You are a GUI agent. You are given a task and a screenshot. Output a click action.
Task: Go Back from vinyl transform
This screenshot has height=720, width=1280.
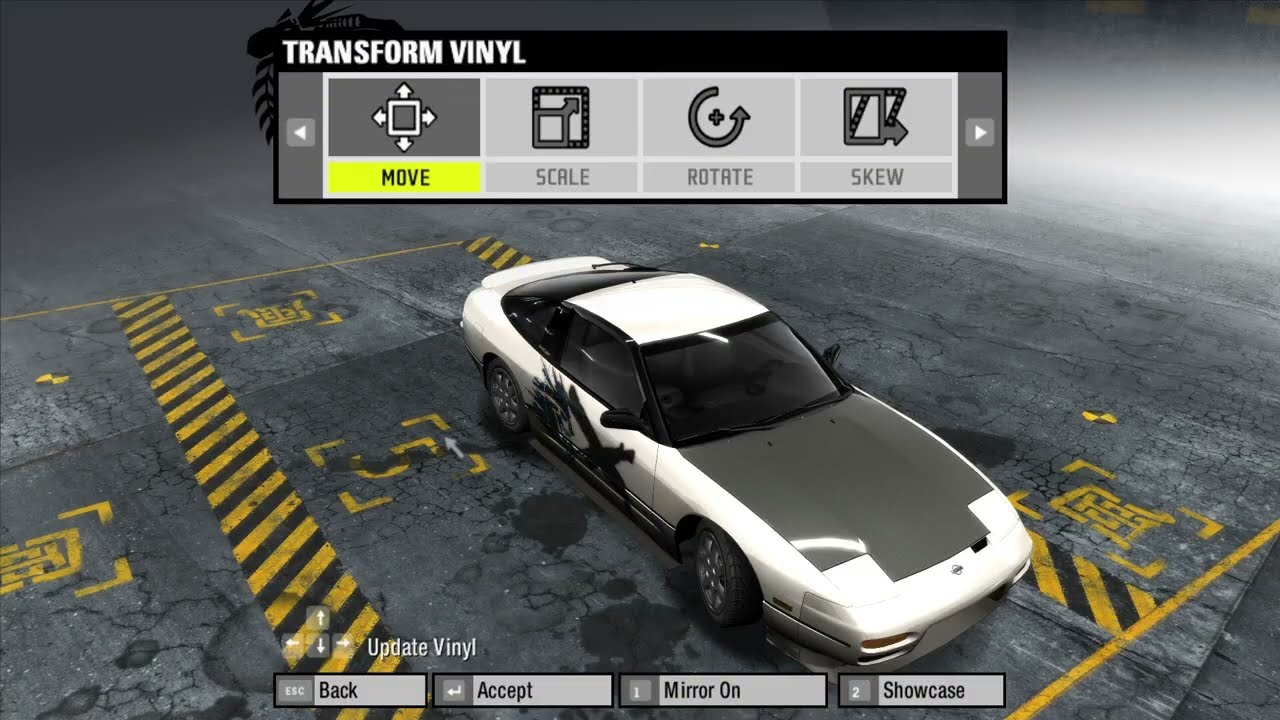point(350,690)
